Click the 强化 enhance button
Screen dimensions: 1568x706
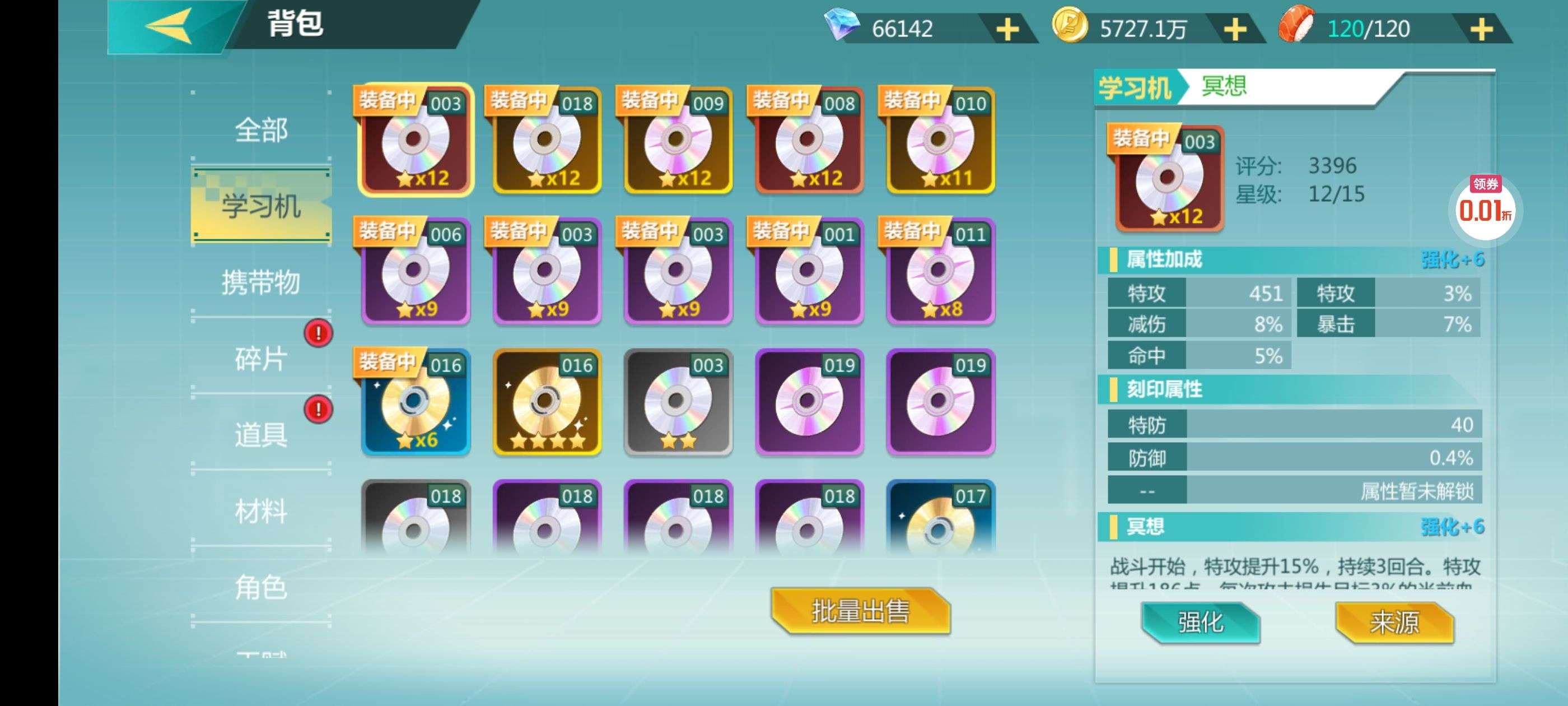point(1200,622)
